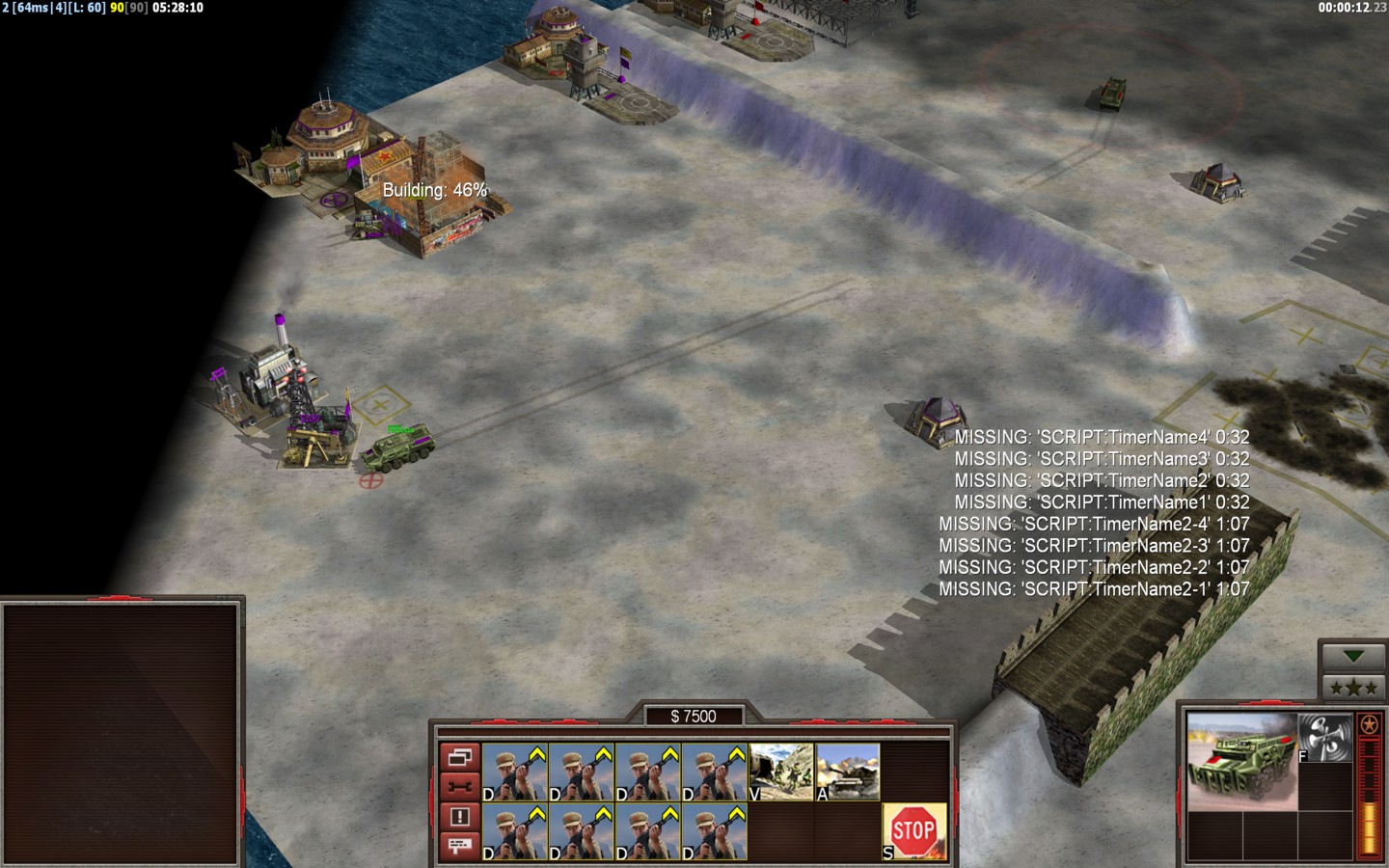Viewport: 1389px width, 868px height.
Task: Hide the control bar with green arrow
Action: point(1352,657)
